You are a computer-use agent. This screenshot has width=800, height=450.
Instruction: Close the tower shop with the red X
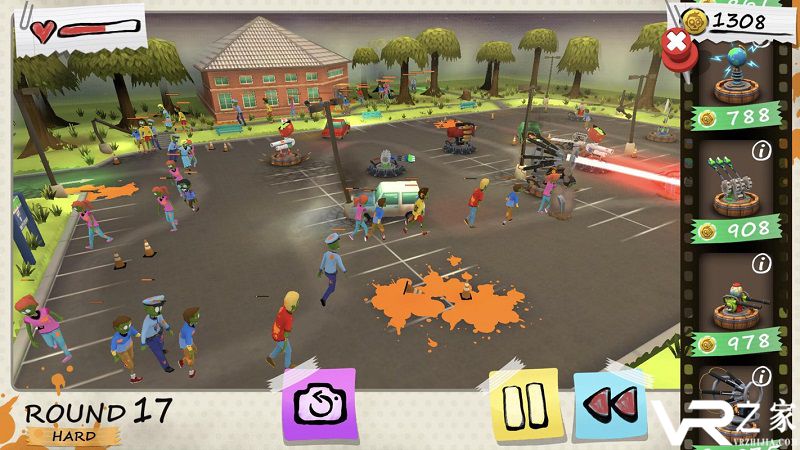(x=677, y=44)
